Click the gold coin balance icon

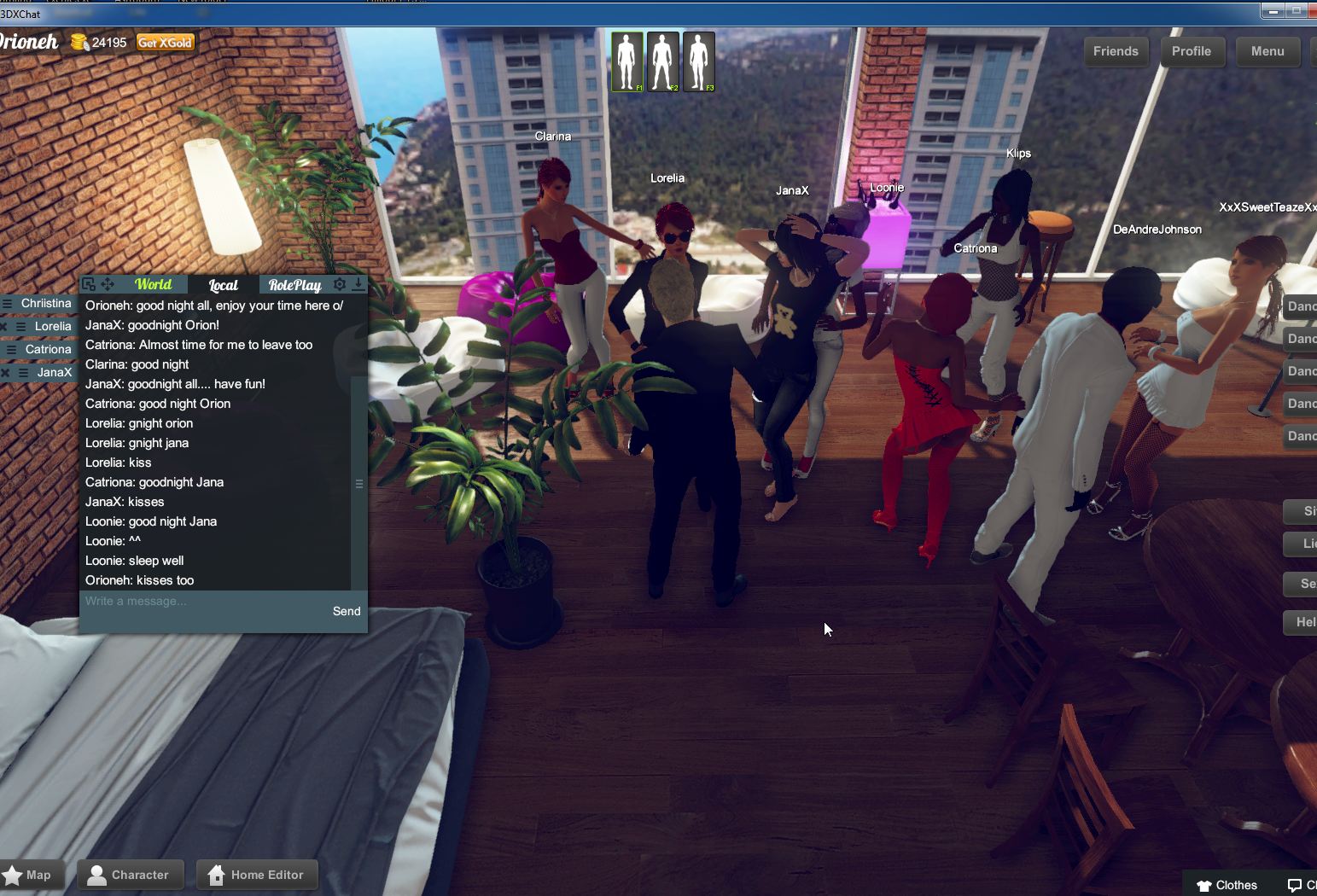coord(79,42)
